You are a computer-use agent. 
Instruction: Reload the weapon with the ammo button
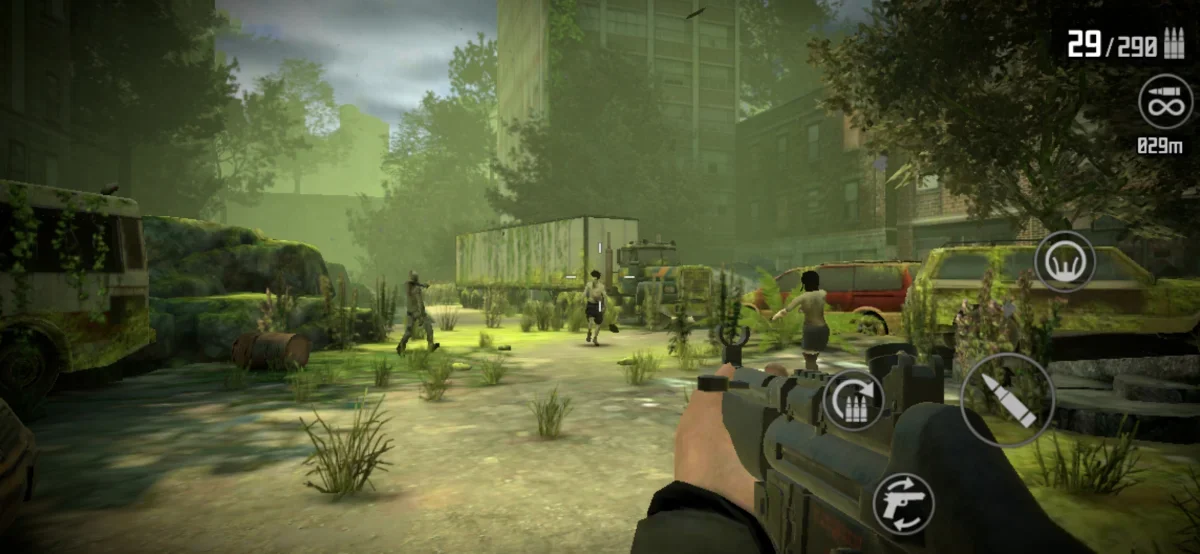tap(854, 400)
